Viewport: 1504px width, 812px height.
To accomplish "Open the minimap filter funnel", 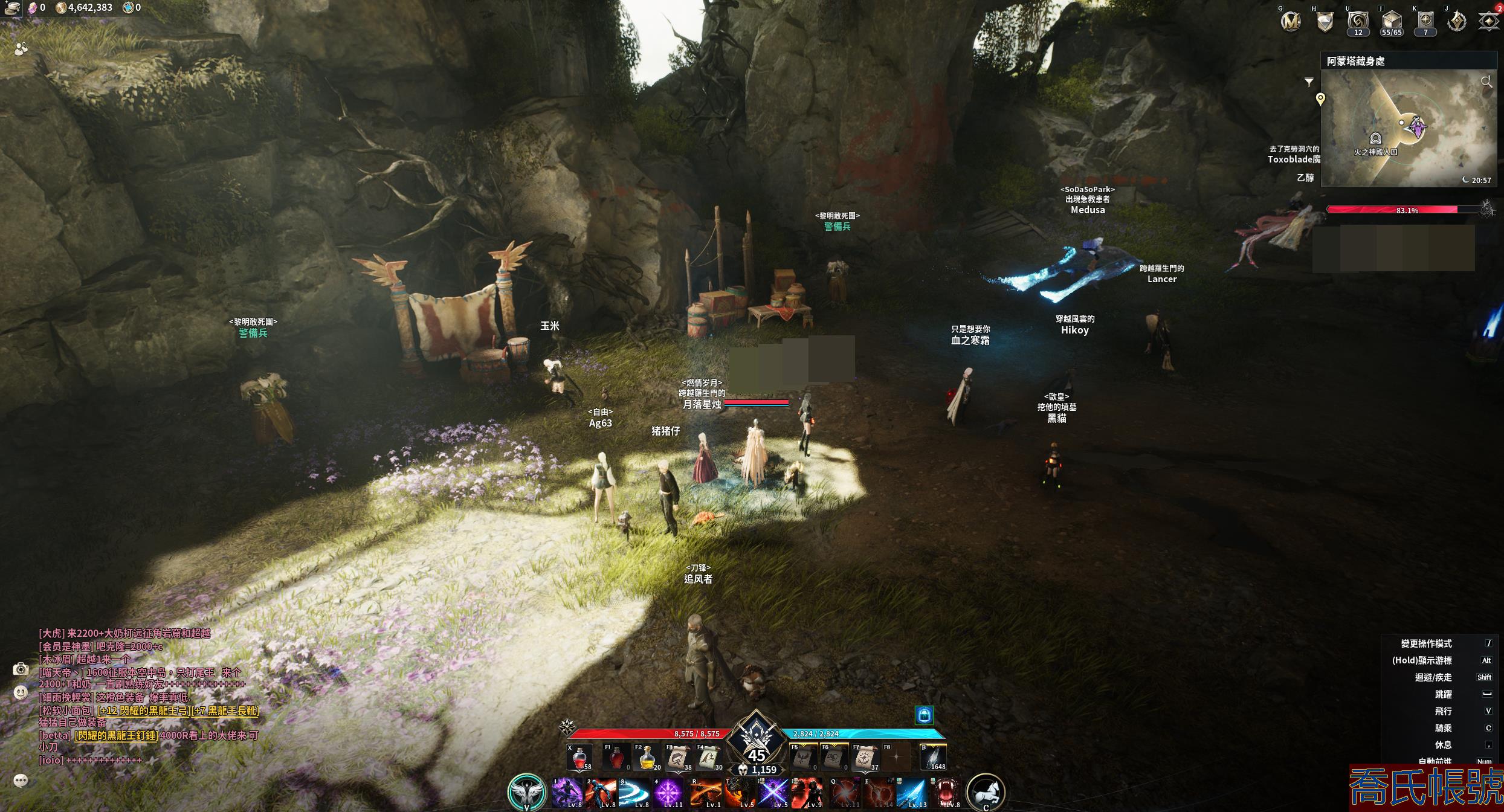I will pyautogui.click(x=1309, y=82).
